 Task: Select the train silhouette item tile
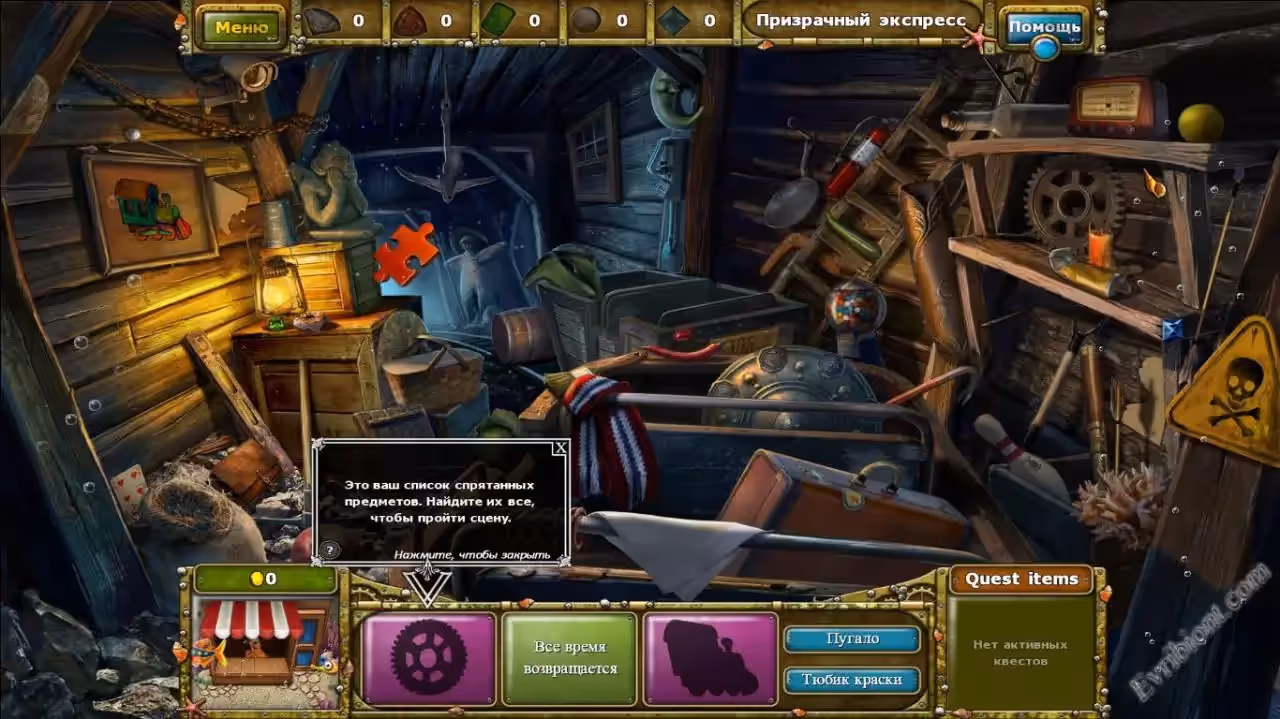point(710,658)
